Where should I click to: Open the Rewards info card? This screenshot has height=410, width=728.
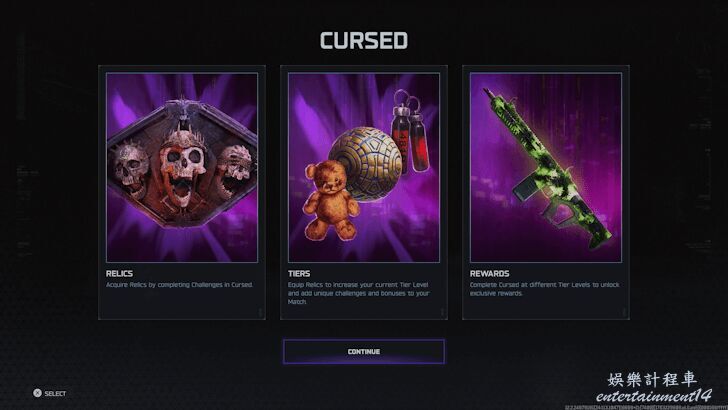click(545, 193)
